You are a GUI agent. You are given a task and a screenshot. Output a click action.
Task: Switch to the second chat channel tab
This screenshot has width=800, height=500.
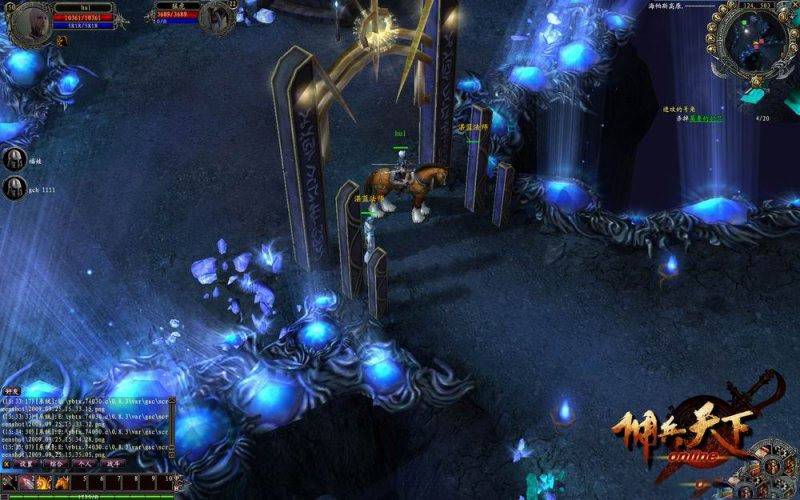click(x=56, y=464)
